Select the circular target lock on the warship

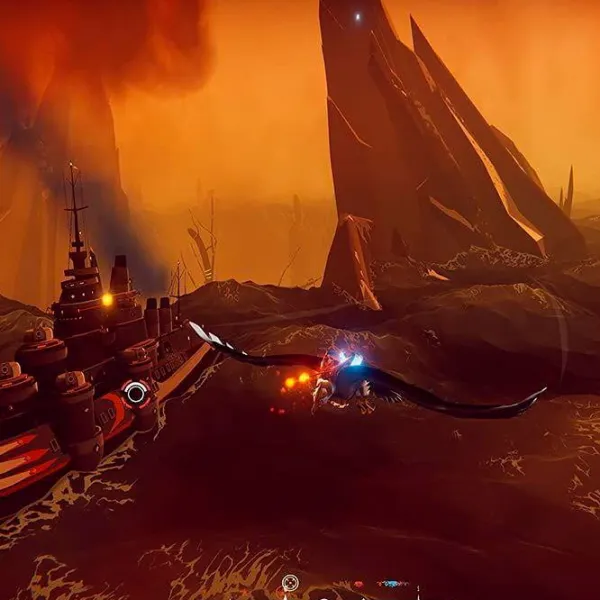coord(136,393)
